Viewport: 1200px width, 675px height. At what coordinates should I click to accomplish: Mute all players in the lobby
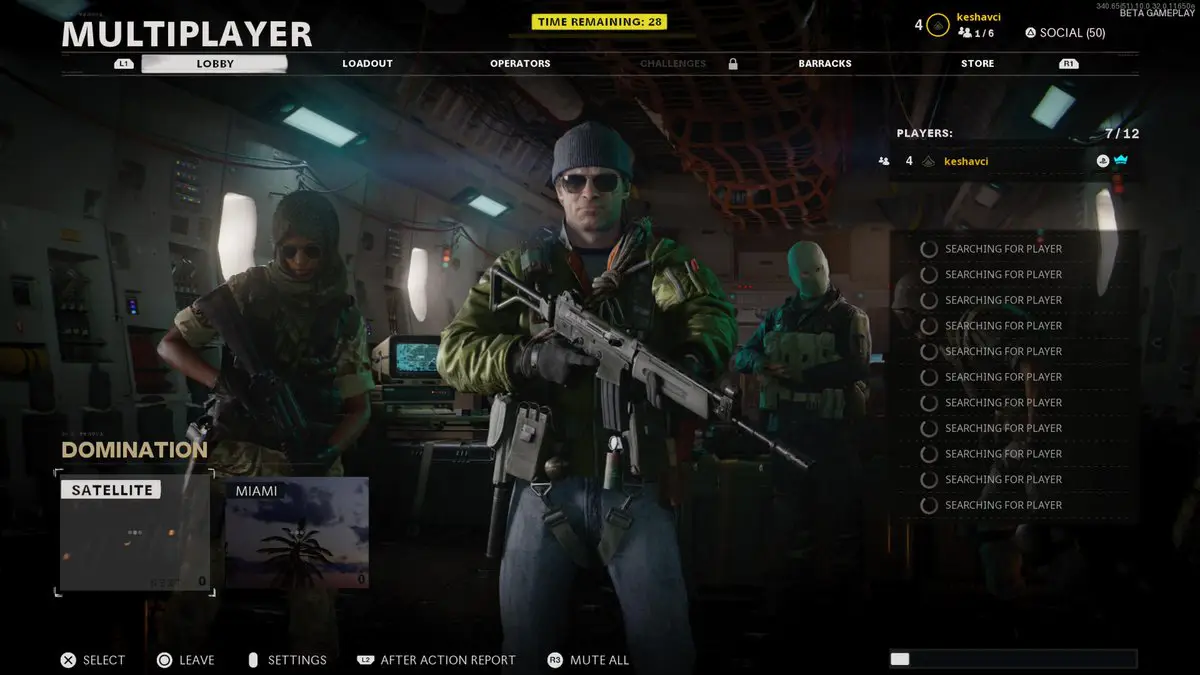pyautogui.click(x=588, y=660)
